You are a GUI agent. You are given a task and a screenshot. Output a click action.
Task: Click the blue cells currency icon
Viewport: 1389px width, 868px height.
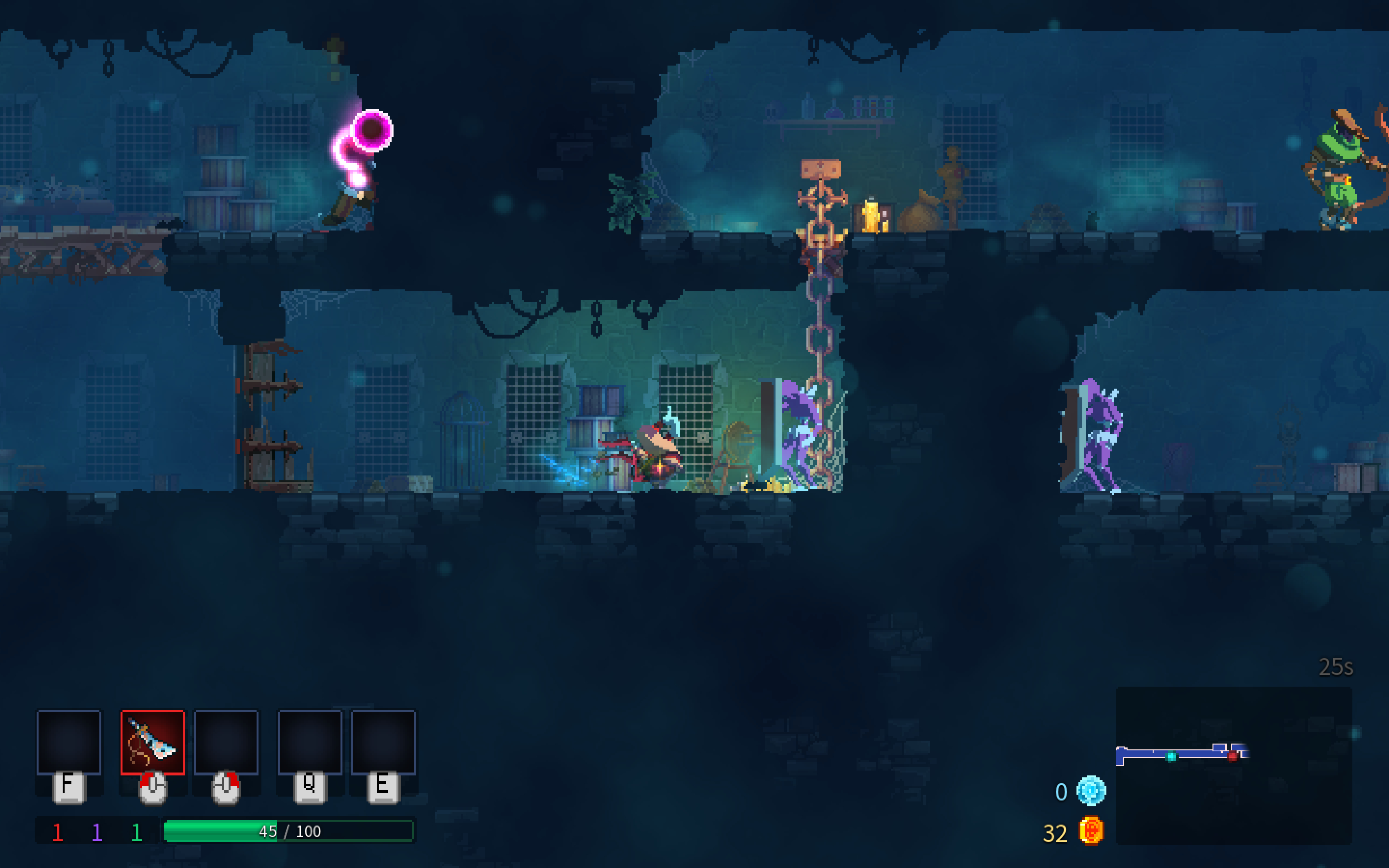point(1090,791)
